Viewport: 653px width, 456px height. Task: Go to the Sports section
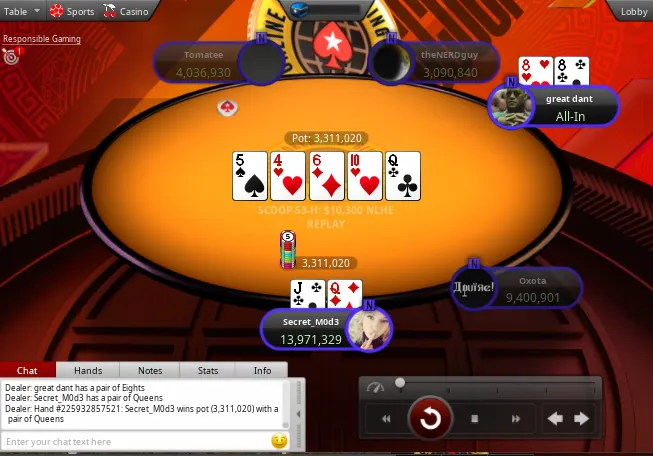73,11
